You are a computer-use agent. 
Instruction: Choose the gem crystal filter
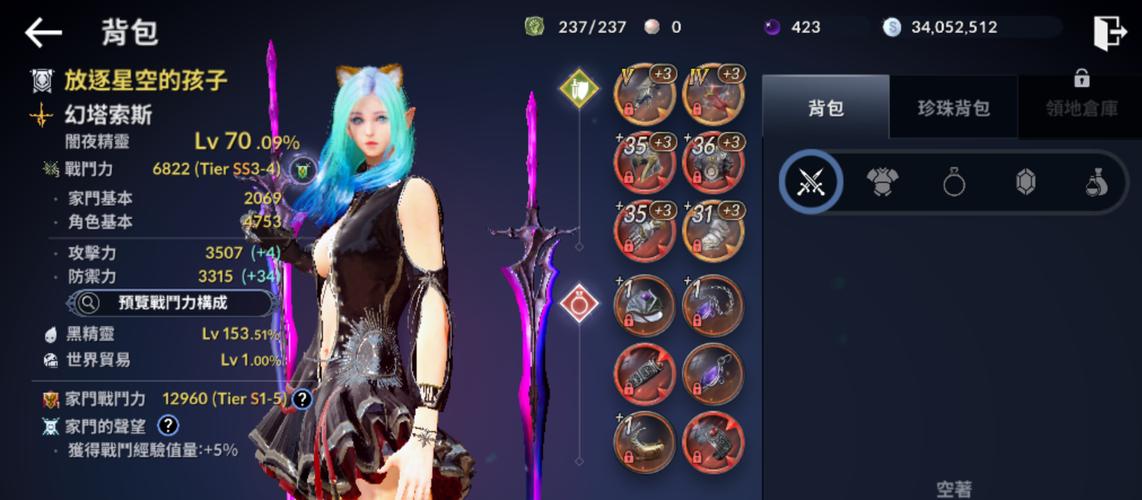(x=1025, y=182)
